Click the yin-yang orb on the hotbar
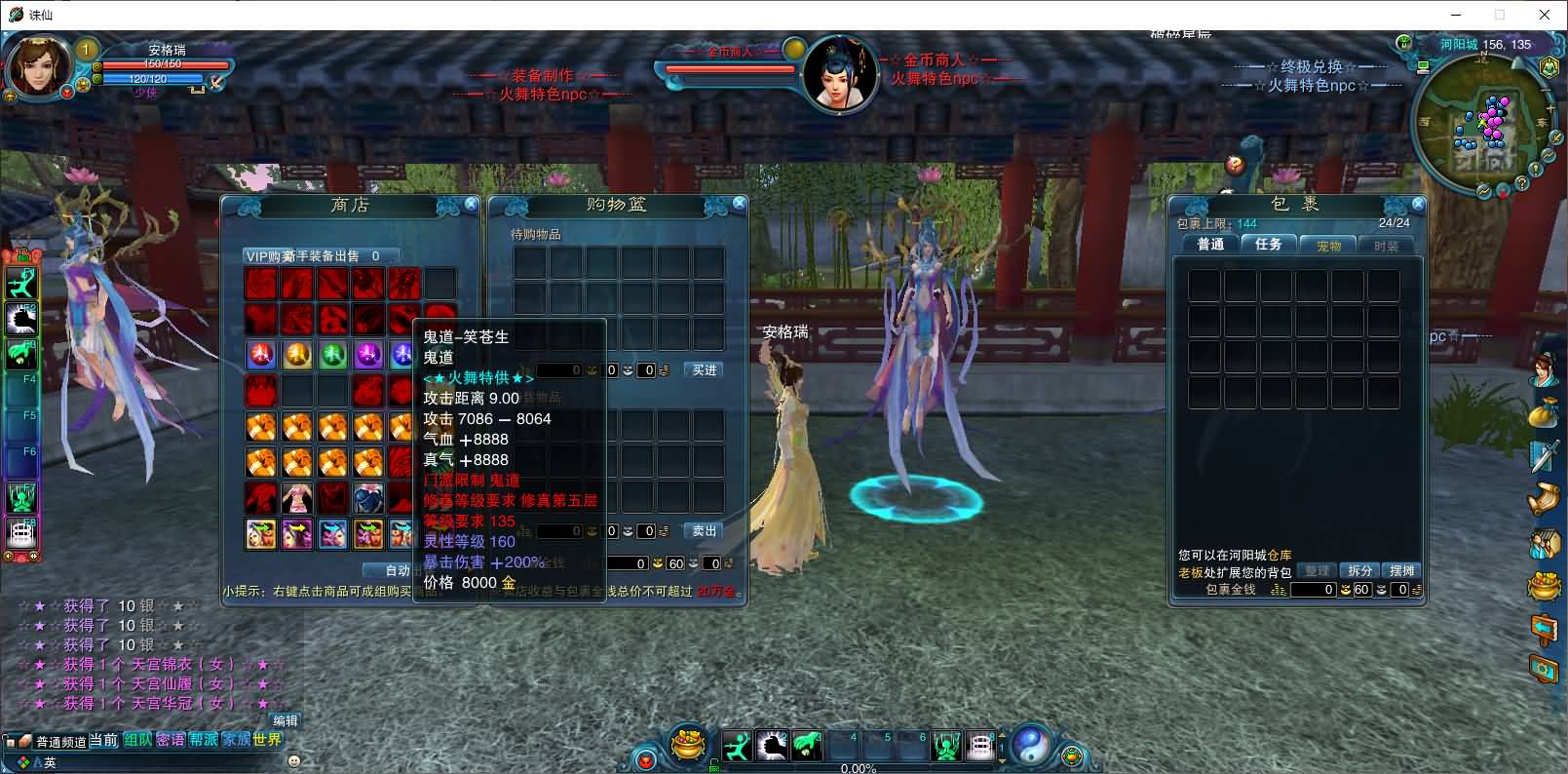 [1030, 746]
